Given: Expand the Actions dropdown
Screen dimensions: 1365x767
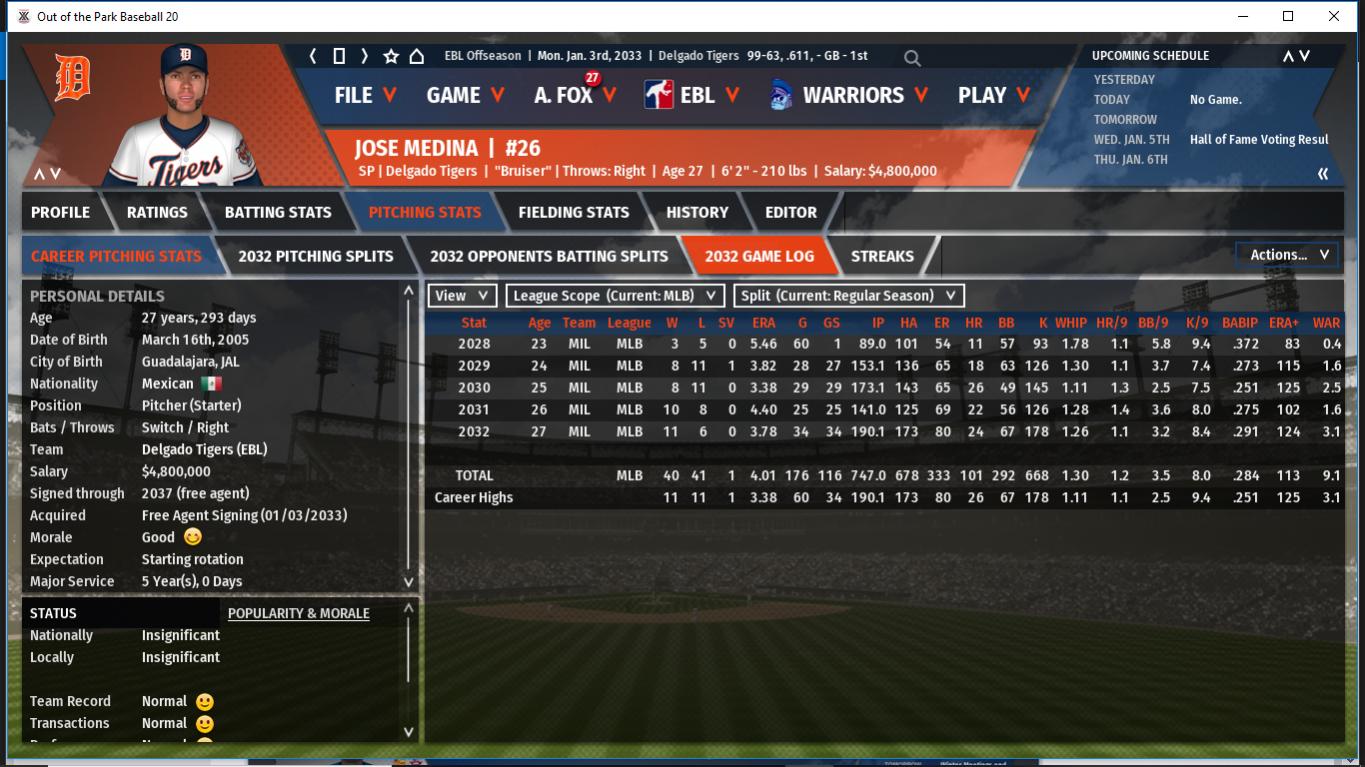Looking at the screenshot, I should 1288,255.
